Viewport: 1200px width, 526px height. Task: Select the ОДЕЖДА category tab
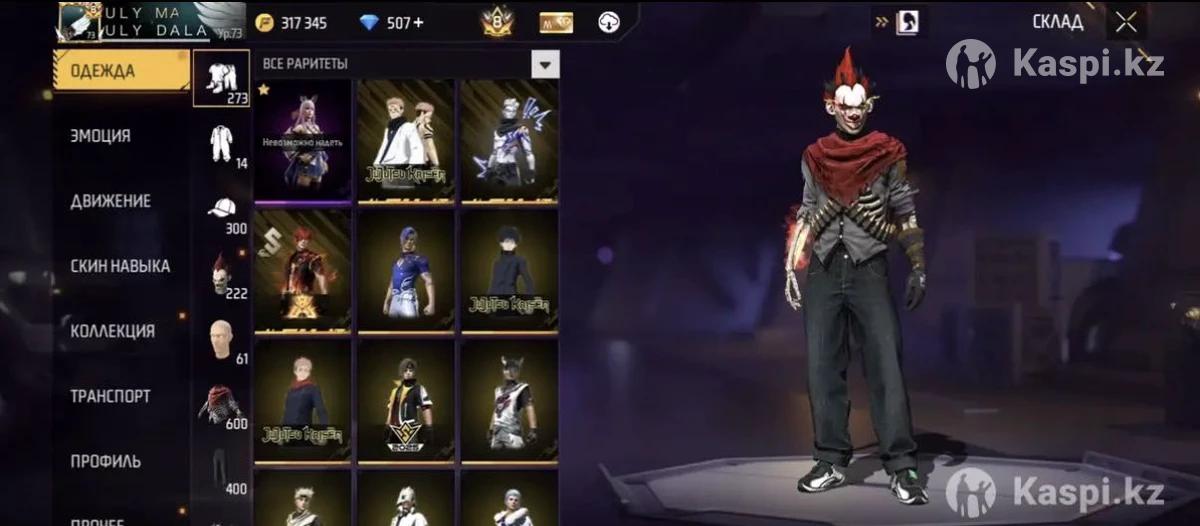pyautogui.click(x=120, y=71)
